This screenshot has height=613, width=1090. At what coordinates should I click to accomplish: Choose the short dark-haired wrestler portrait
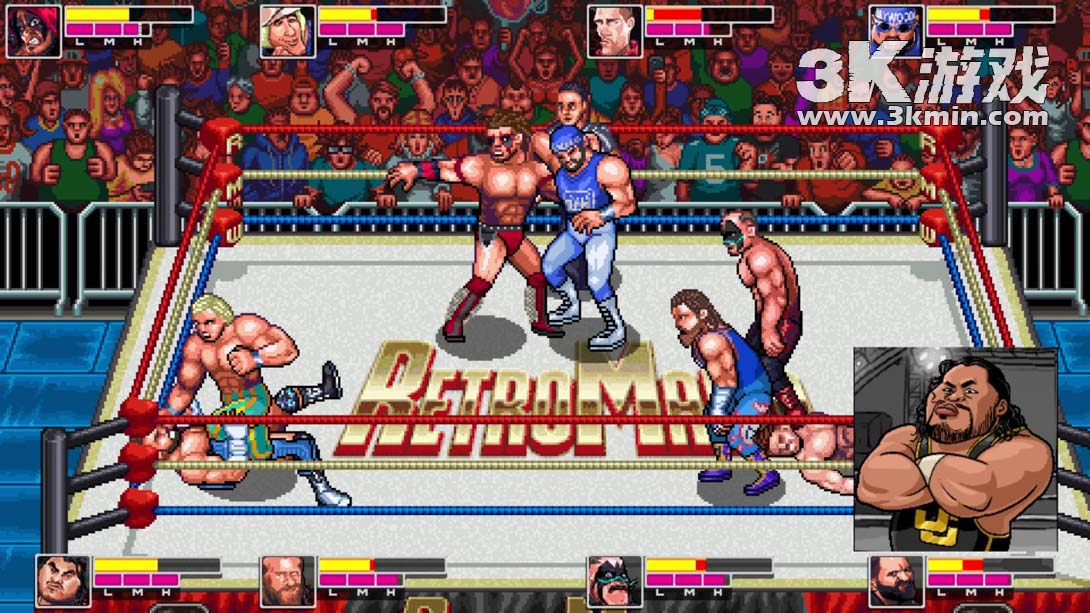[614, 29]
